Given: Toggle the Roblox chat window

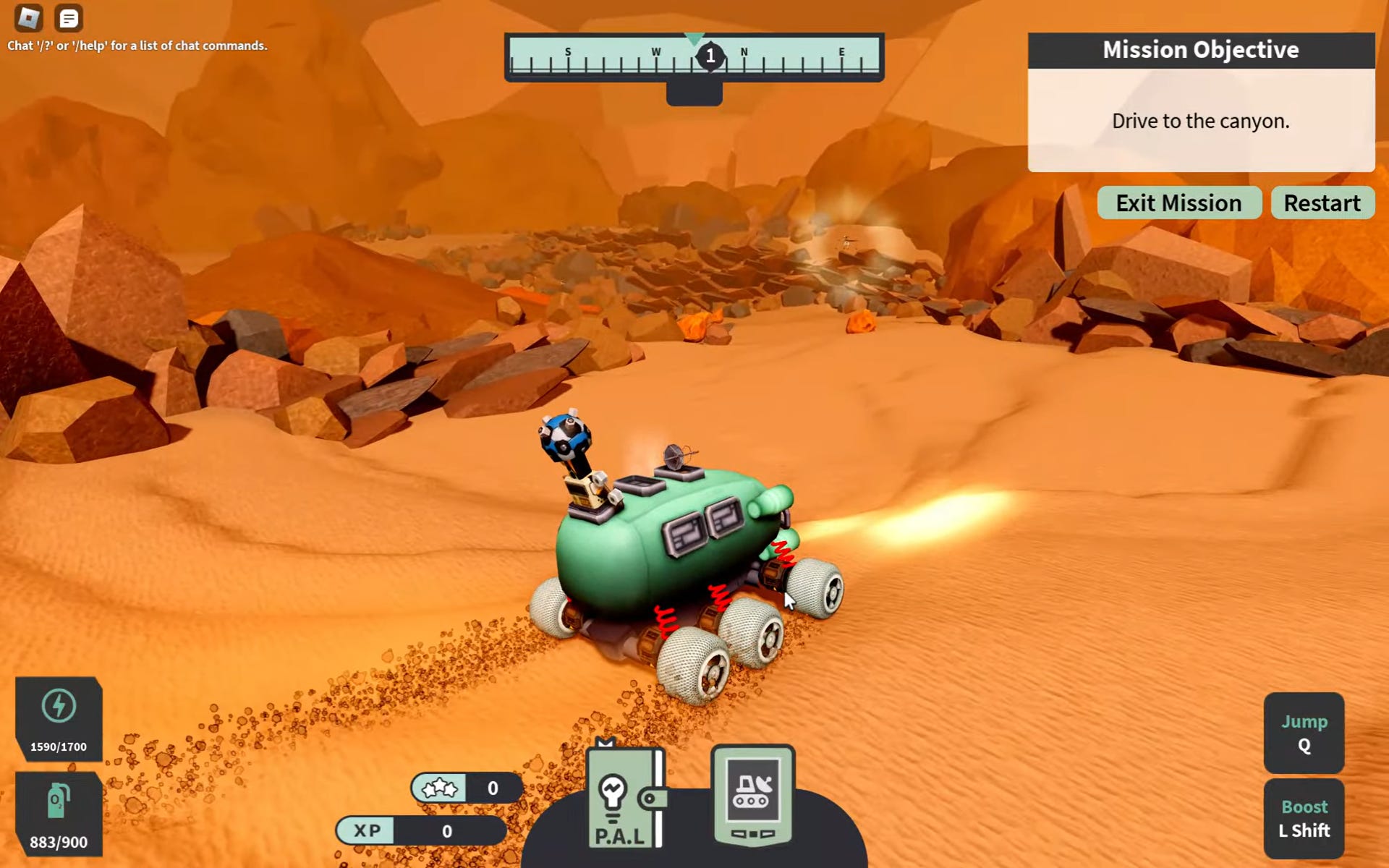Looking at the screenshot, I should click(69, 18).
